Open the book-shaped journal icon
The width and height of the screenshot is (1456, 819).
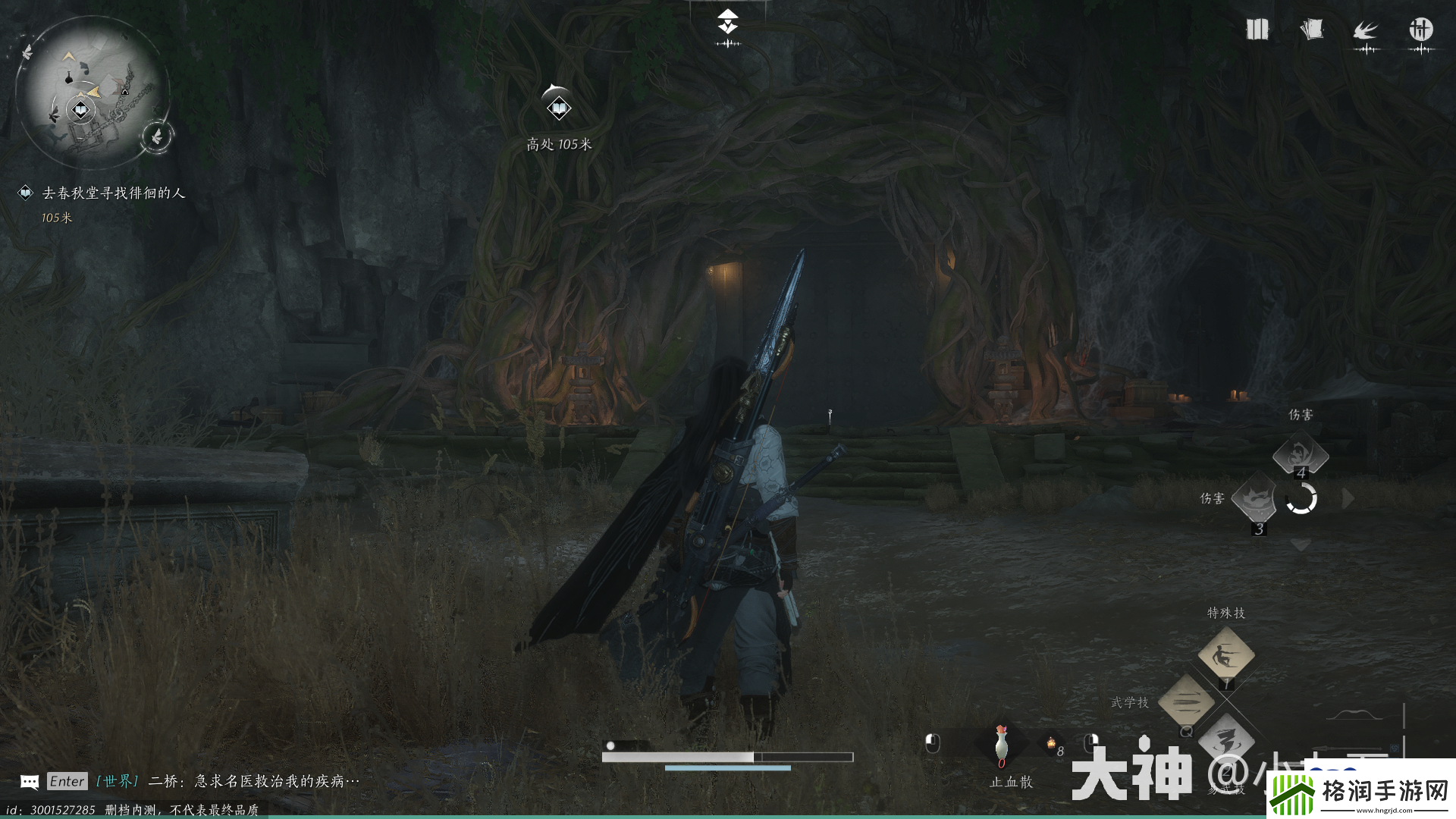[1257, 30]
